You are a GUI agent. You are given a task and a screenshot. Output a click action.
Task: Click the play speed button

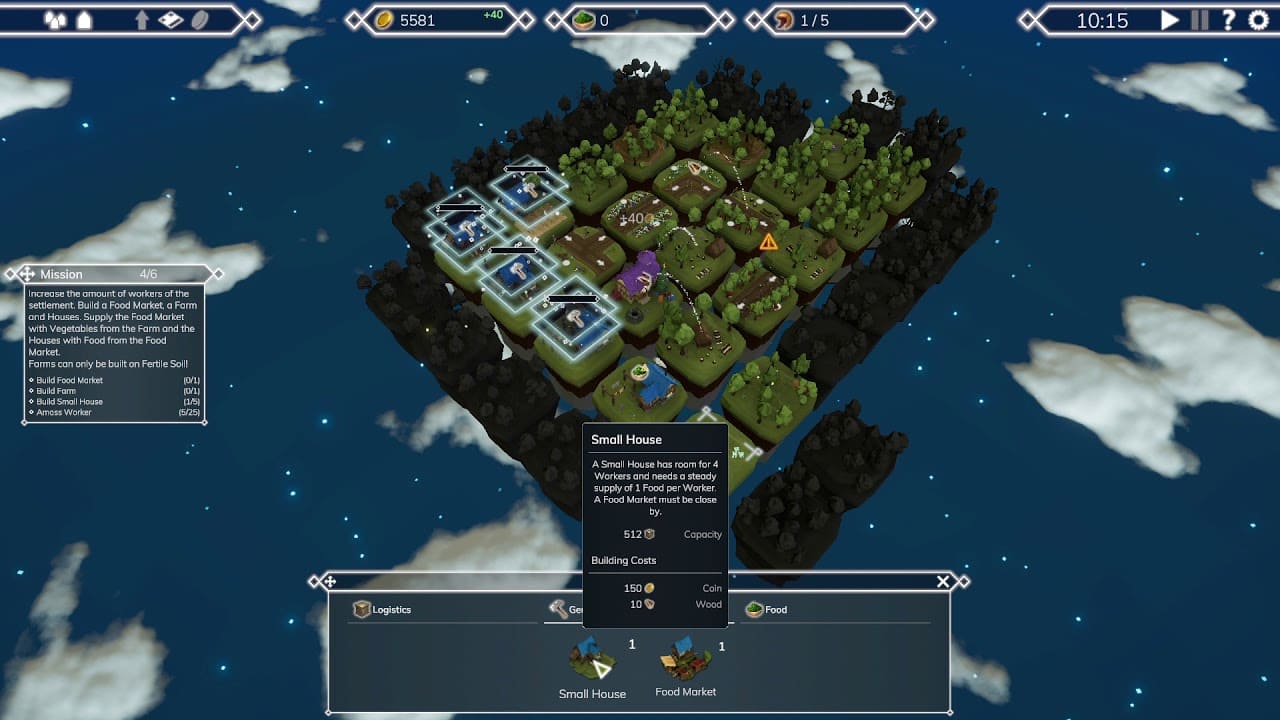pyautogui.click(x=1169, y=20)
